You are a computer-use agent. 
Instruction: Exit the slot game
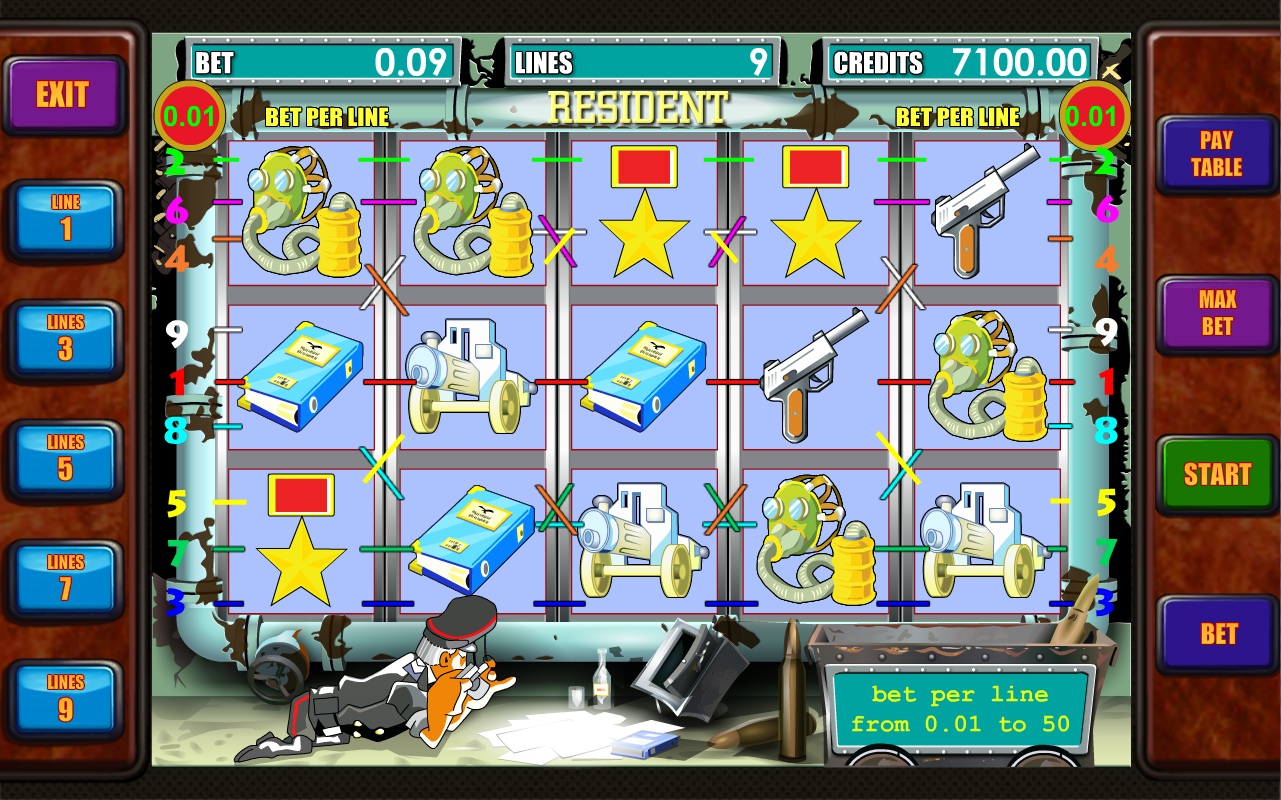pyautogui.click(x=62, y=95)
